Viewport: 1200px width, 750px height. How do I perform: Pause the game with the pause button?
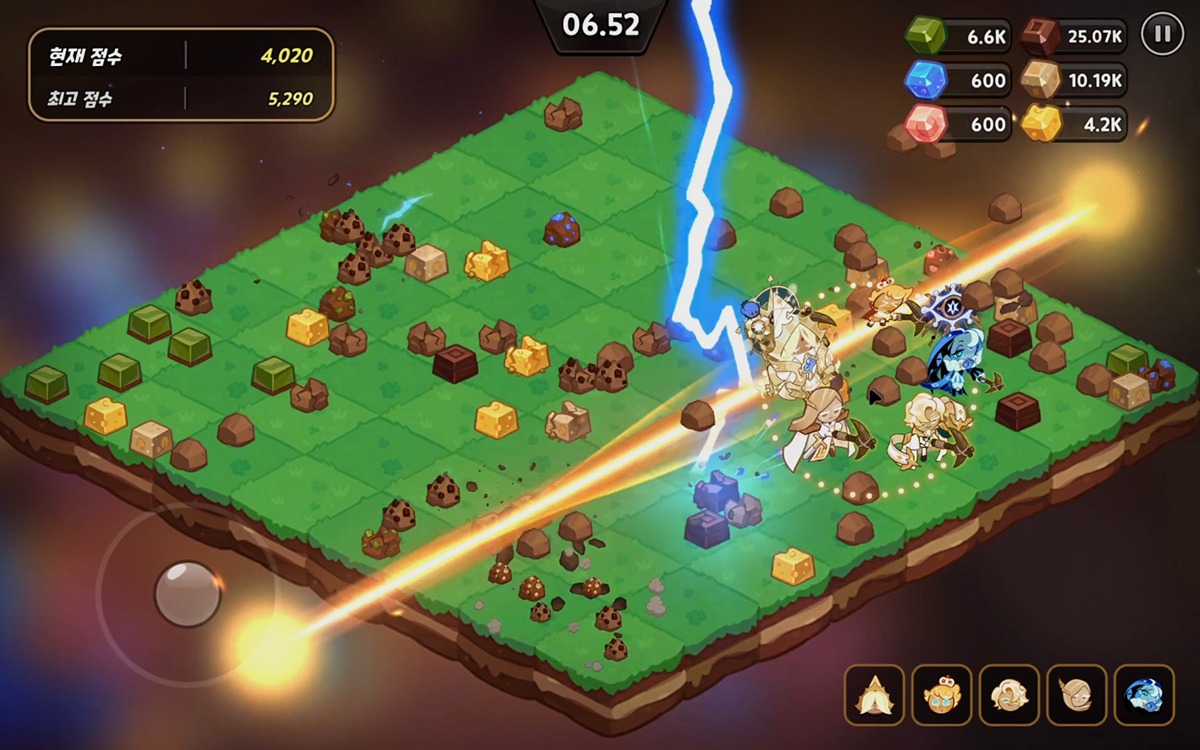pos(1161,34)
